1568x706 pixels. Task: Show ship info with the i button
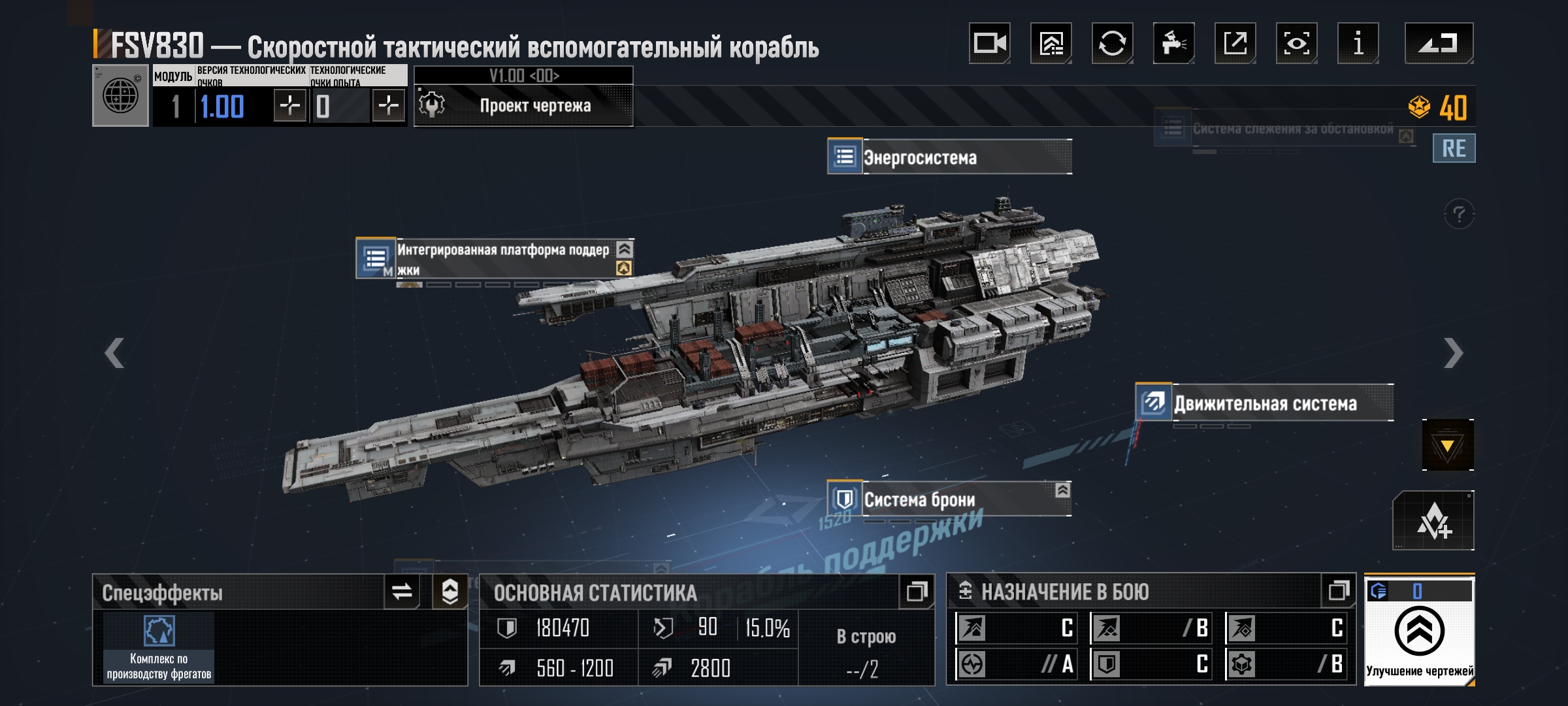pos(1358,44)
